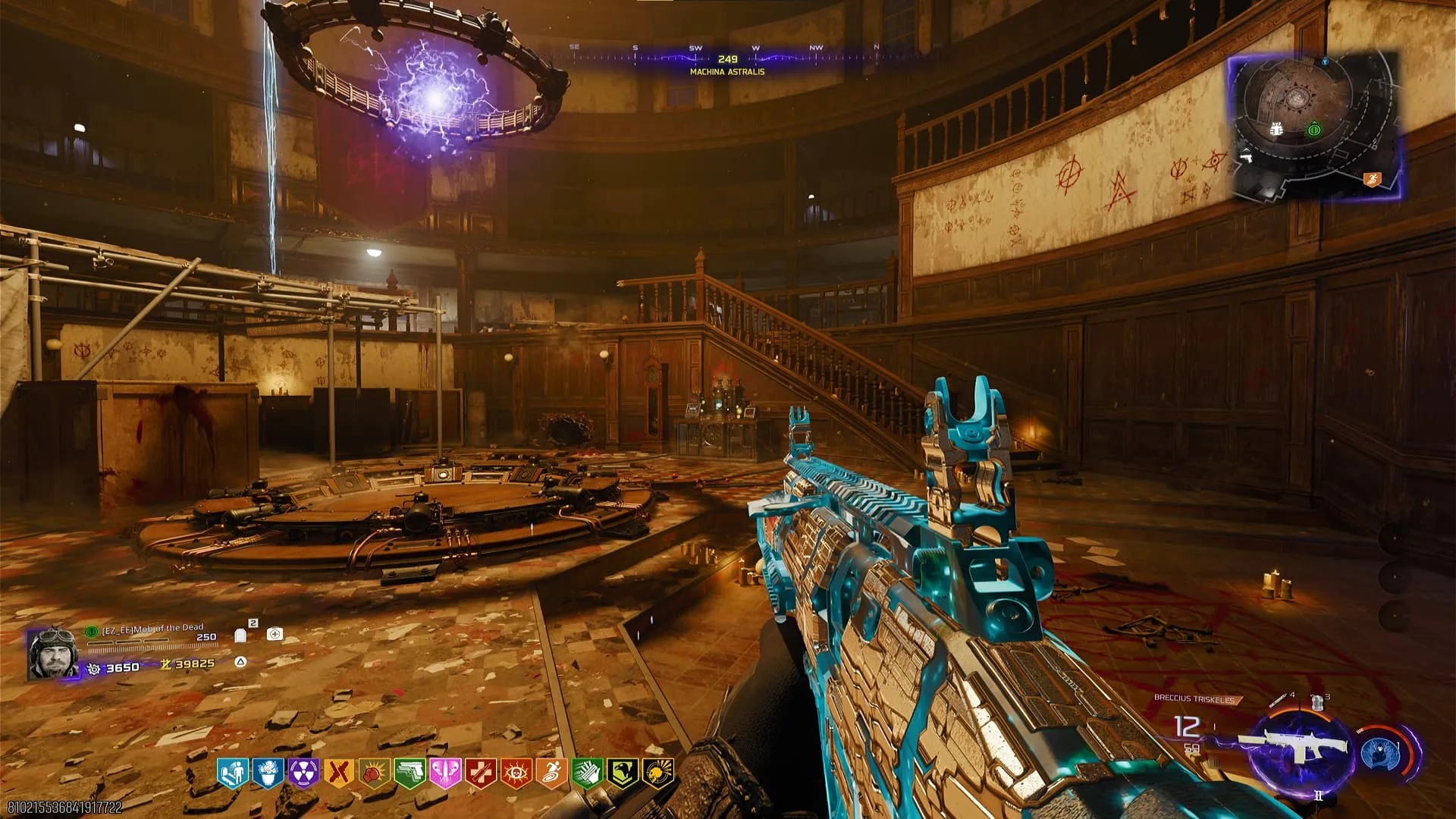Image resolution: width=1456 pixels, height=819 pixels.
Task: Click the purple radiation-symbol perk badge
Action: [x=303, y=773]
